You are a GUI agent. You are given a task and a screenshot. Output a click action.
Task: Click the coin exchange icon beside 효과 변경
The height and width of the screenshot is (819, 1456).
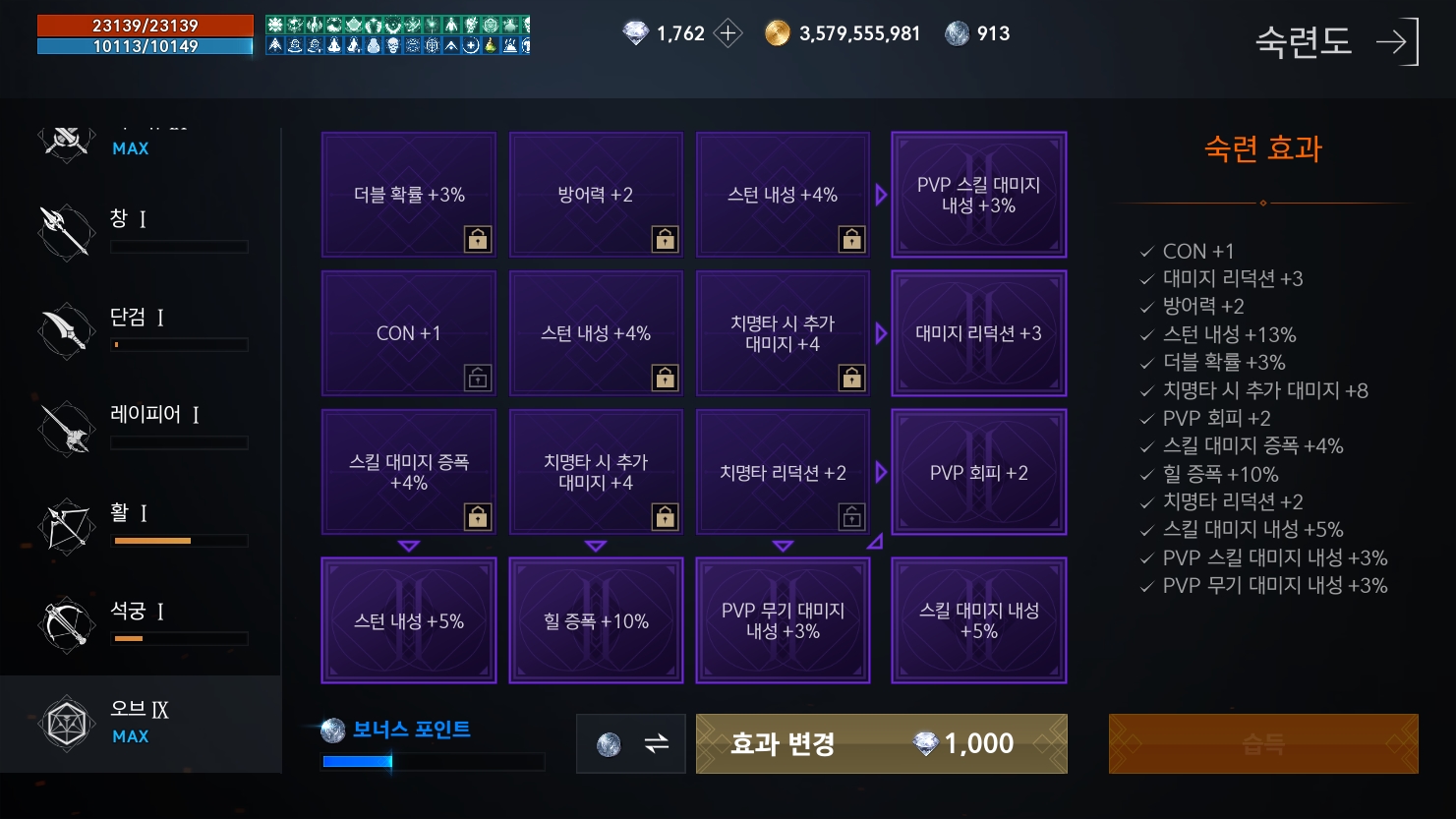(630, 744)
